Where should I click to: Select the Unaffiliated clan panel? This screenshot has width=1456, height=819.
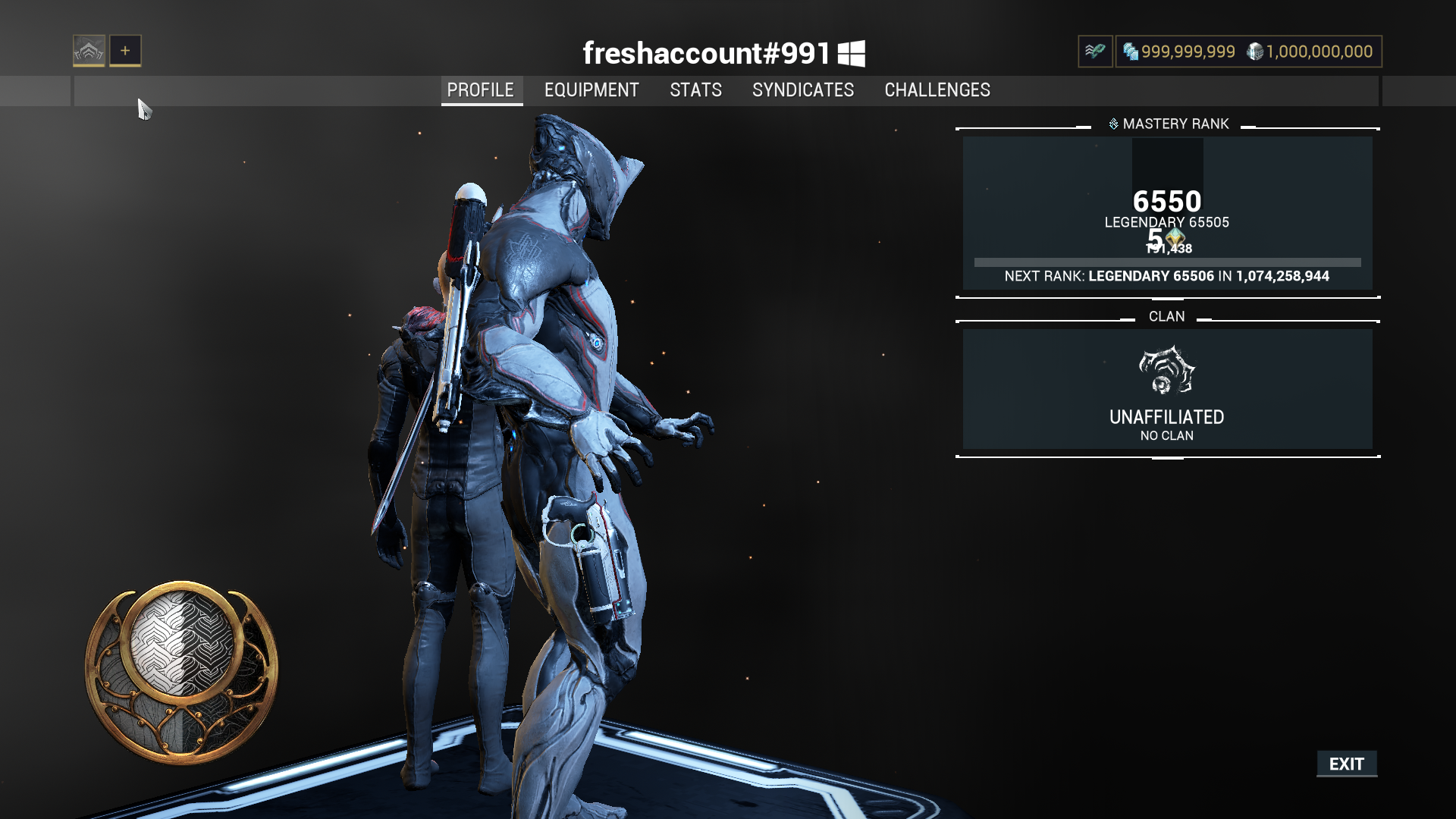[x=1167, y=390]
